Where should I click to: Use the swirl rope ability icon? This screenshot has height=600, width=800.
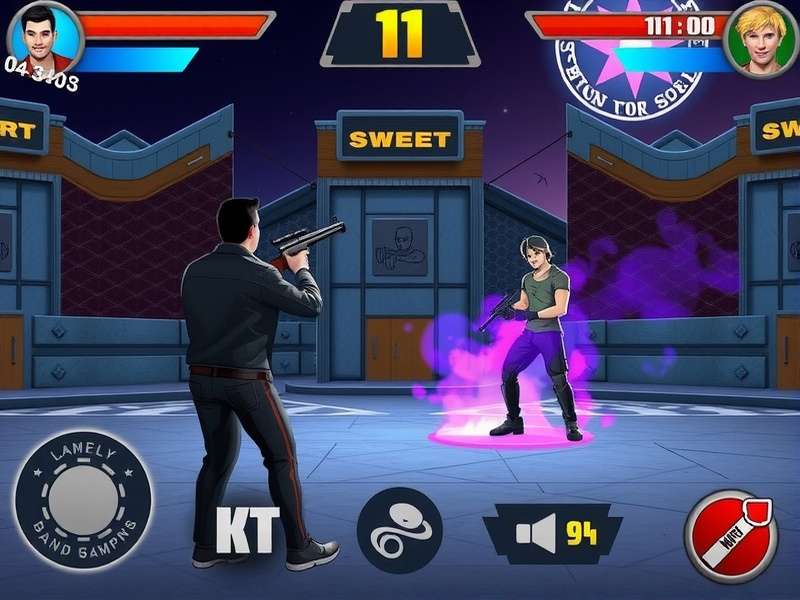click(400, 530)
